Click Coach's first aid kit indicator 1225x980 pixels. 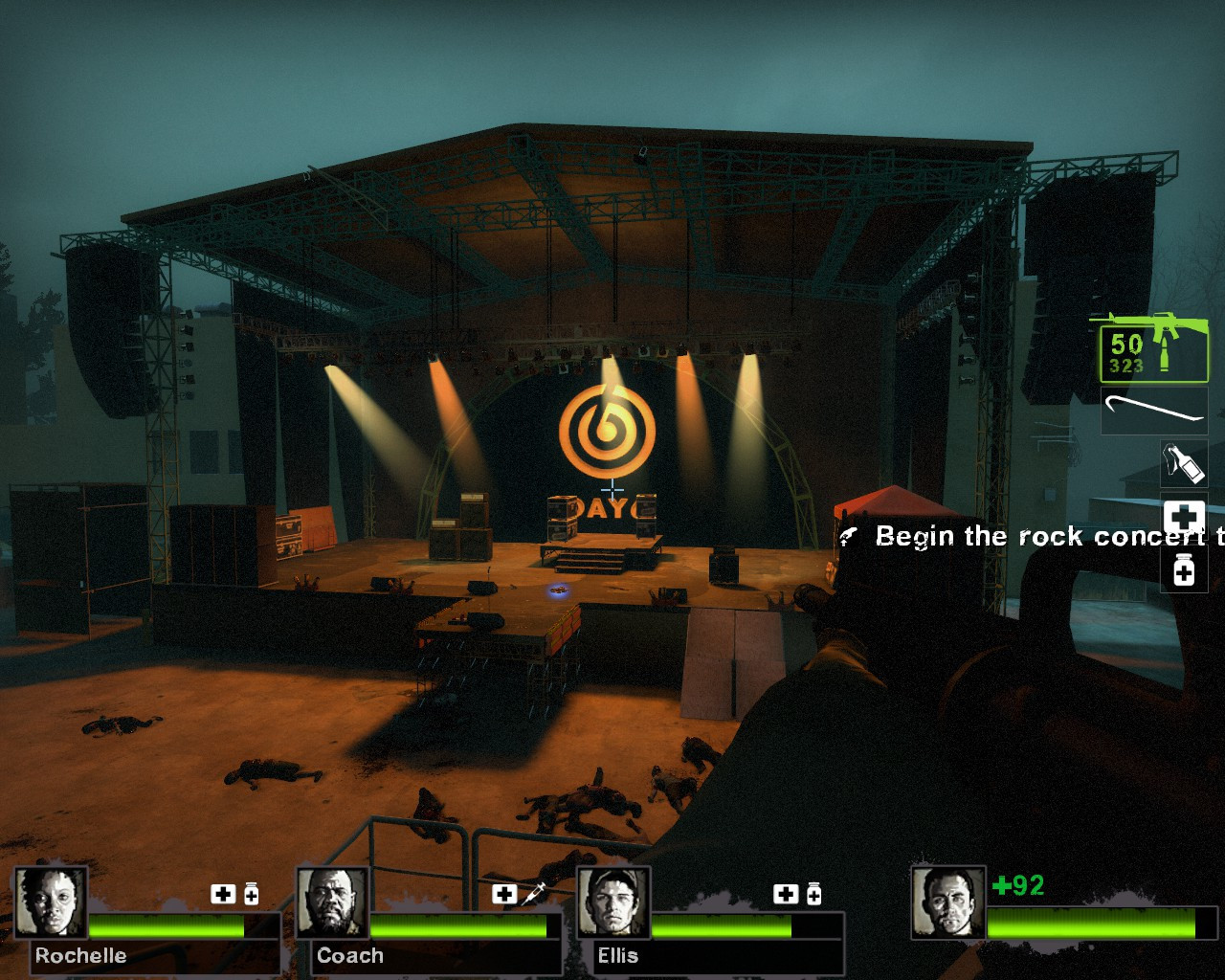505,894
